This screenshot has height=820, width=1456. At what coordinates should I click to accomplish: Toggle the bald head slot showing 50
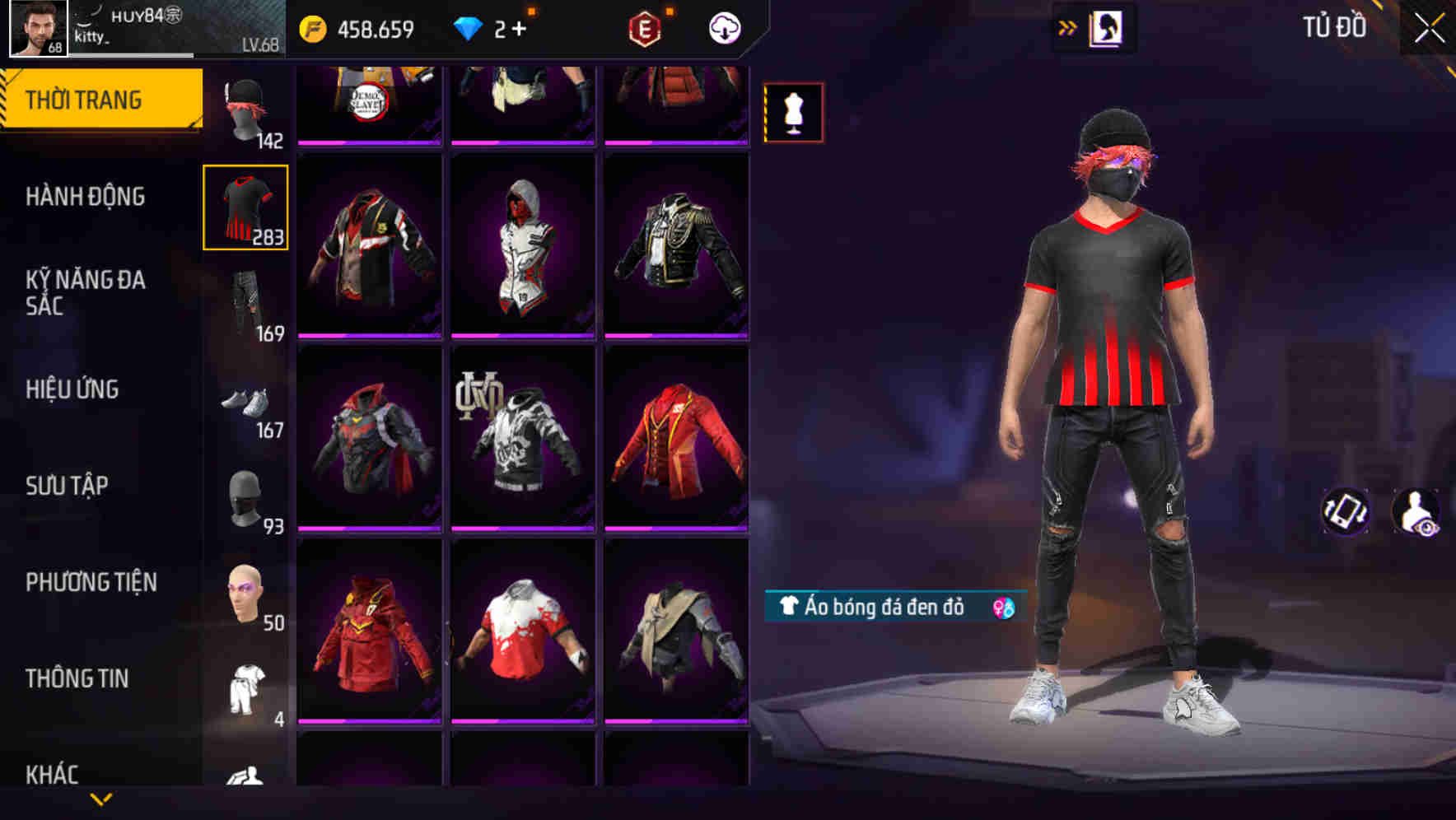point(245,591)
